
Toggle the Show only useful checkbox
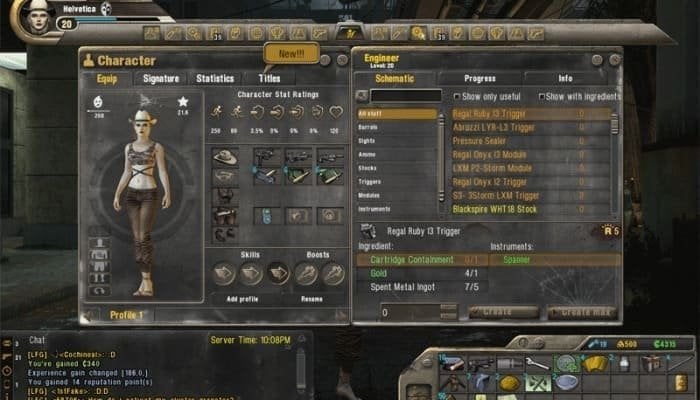point(456,97)
